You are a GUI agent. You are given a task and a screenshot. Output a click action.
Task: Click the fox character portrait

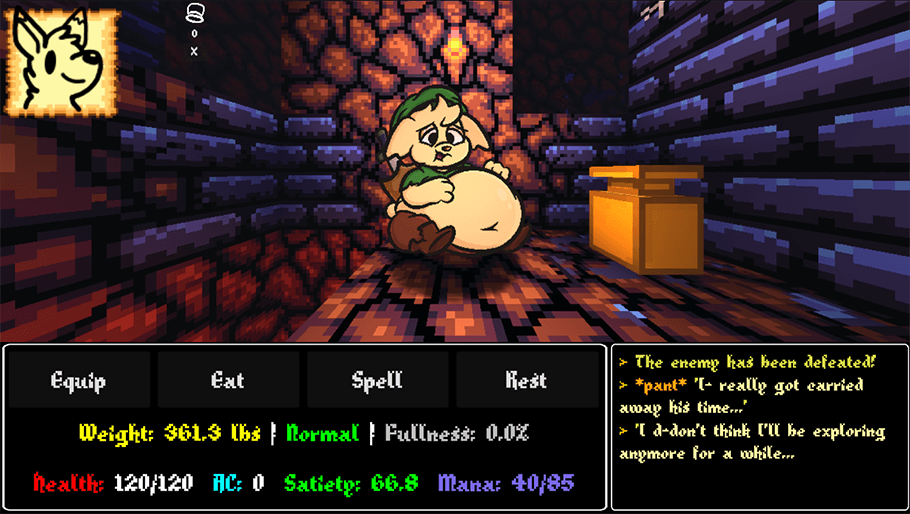click(x=62, y=62)
